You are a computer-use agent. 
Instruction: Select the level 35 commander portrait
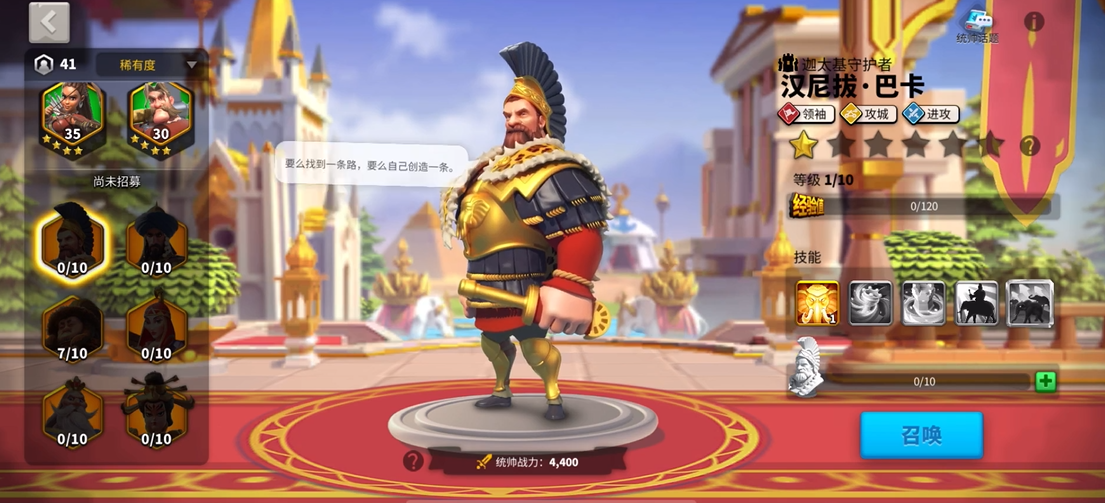click(72, 118)
